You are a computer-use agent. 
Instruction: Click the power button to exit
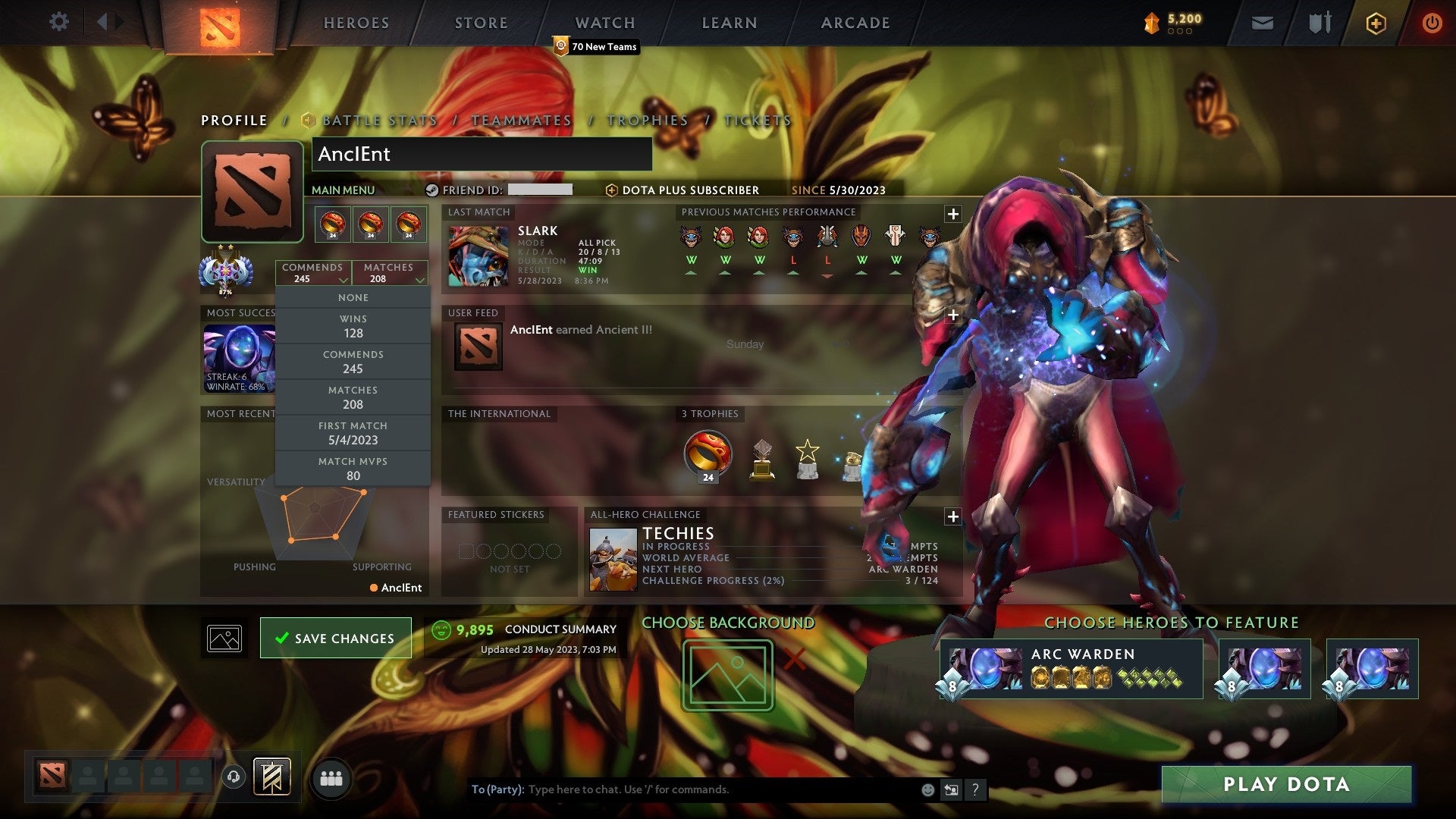click(1432, 23)
